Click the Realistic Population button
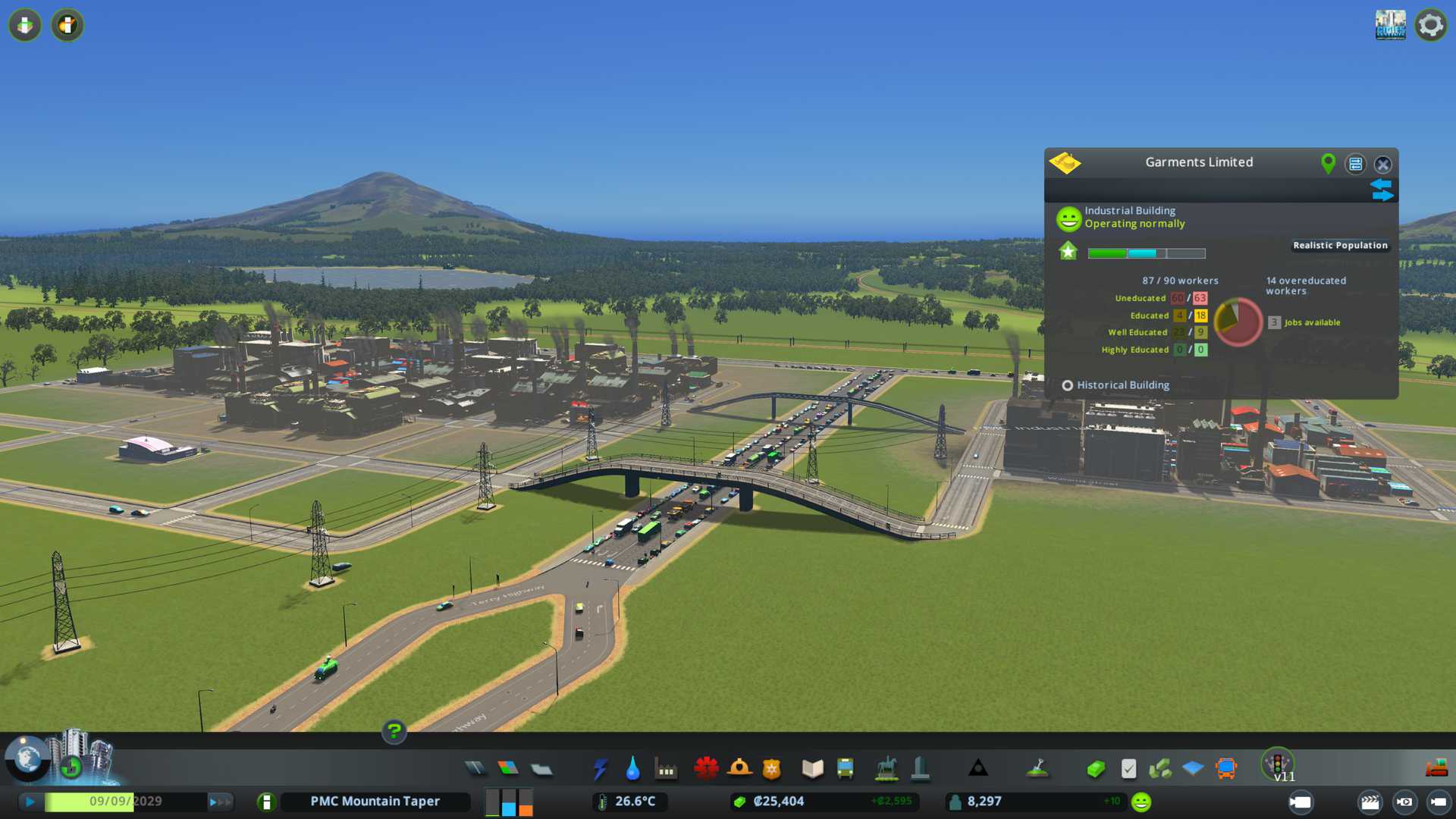1456x819 pixels. [1340, 246]
